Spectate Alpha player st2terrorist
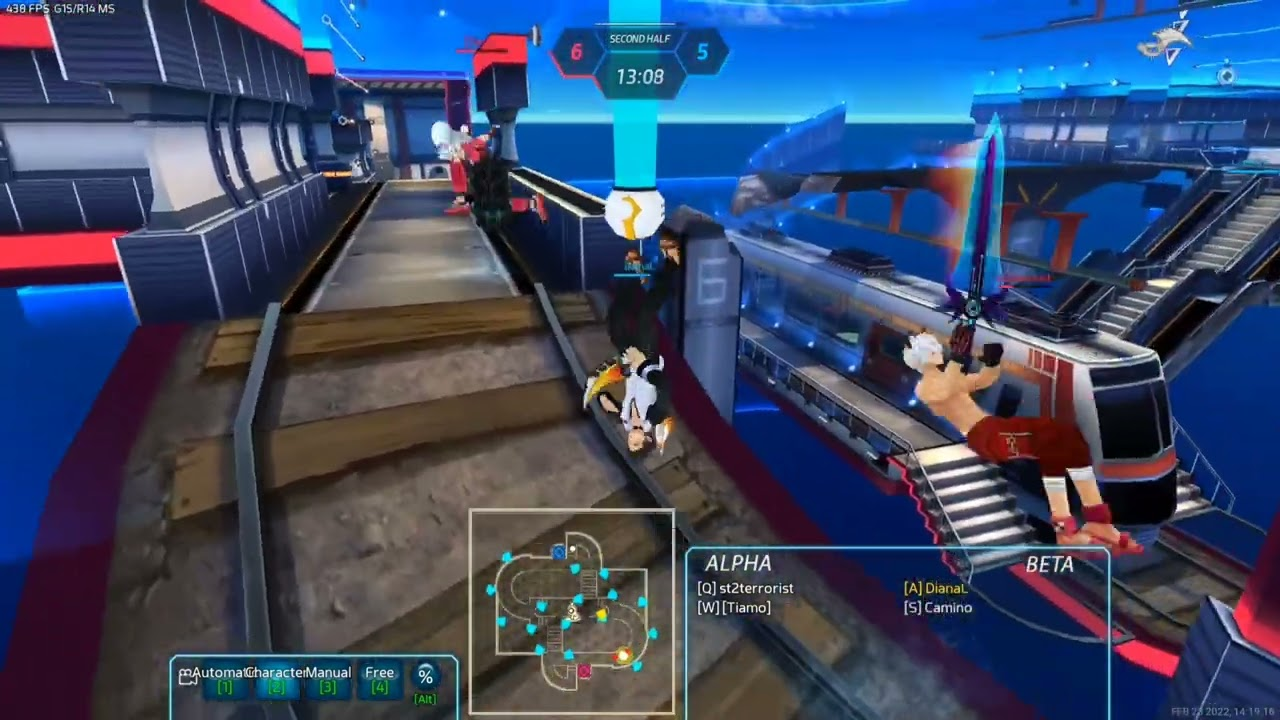Image resolution: width=1280 pixels, height=720 pixels. point(745,588)
